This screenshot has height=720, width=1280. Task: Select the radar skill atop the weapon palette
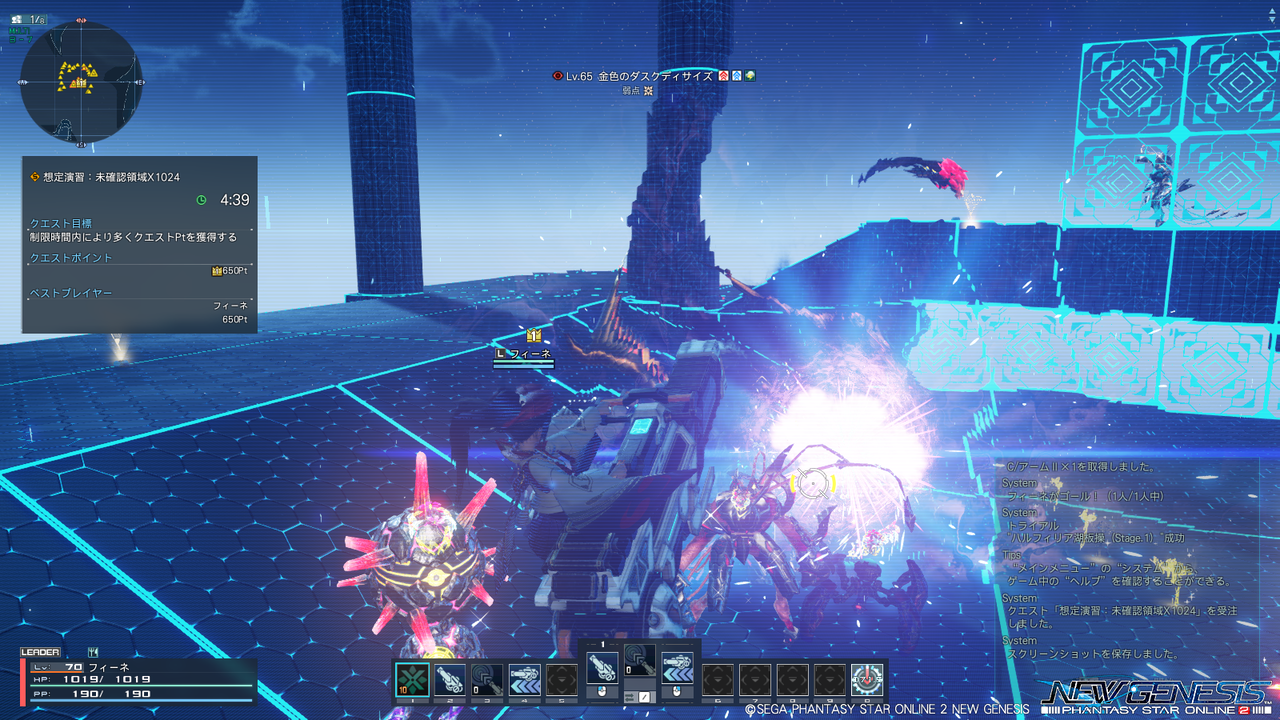[639, 660]
